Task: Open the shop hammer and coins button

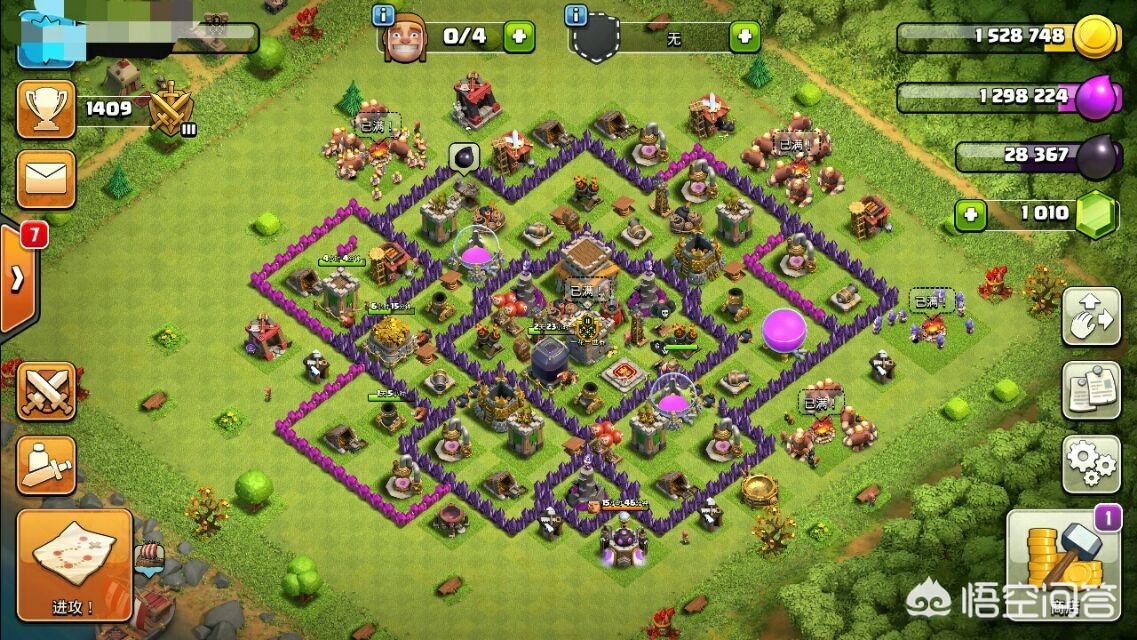Action: pos(1064,560)
